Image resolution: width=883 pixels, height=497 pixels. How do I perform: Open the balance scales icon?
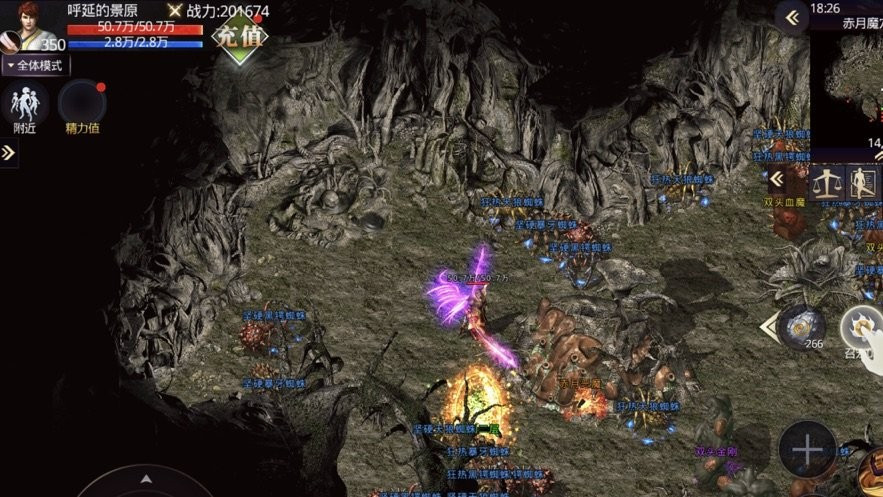(x=826, y=181)
